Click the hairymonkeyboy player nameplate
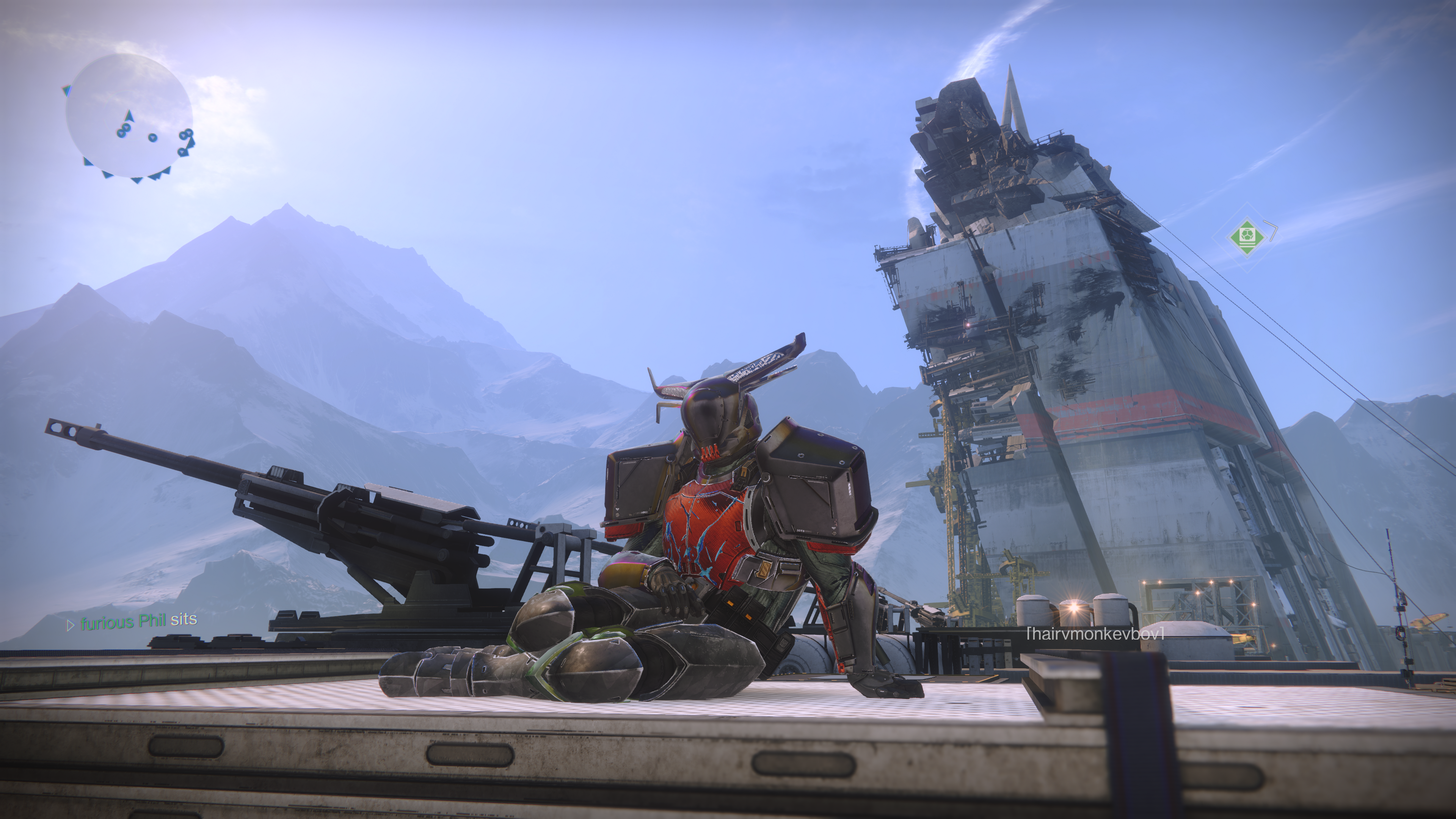Viewport: 1456px width, 819px height. [x=1095, y=634]
